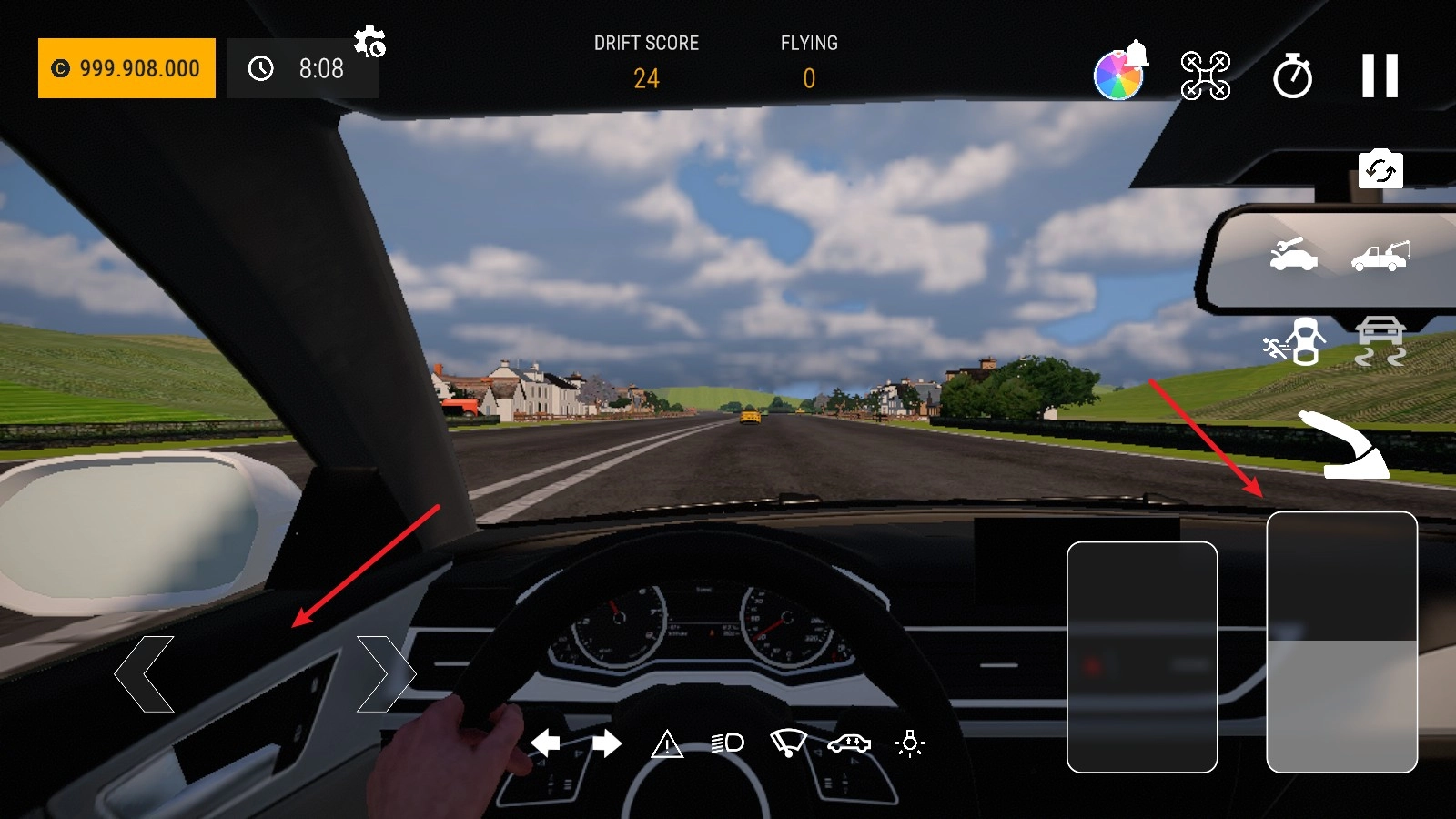Step on the gas pedal
This screenshot has height=819, width=1456.
pyautogui.click(x=1341, y=642)
